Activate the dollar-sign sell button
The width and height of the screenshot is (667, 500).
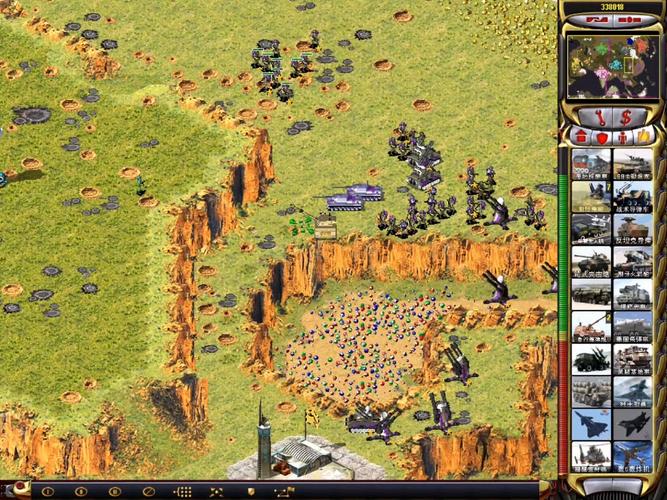625,116
